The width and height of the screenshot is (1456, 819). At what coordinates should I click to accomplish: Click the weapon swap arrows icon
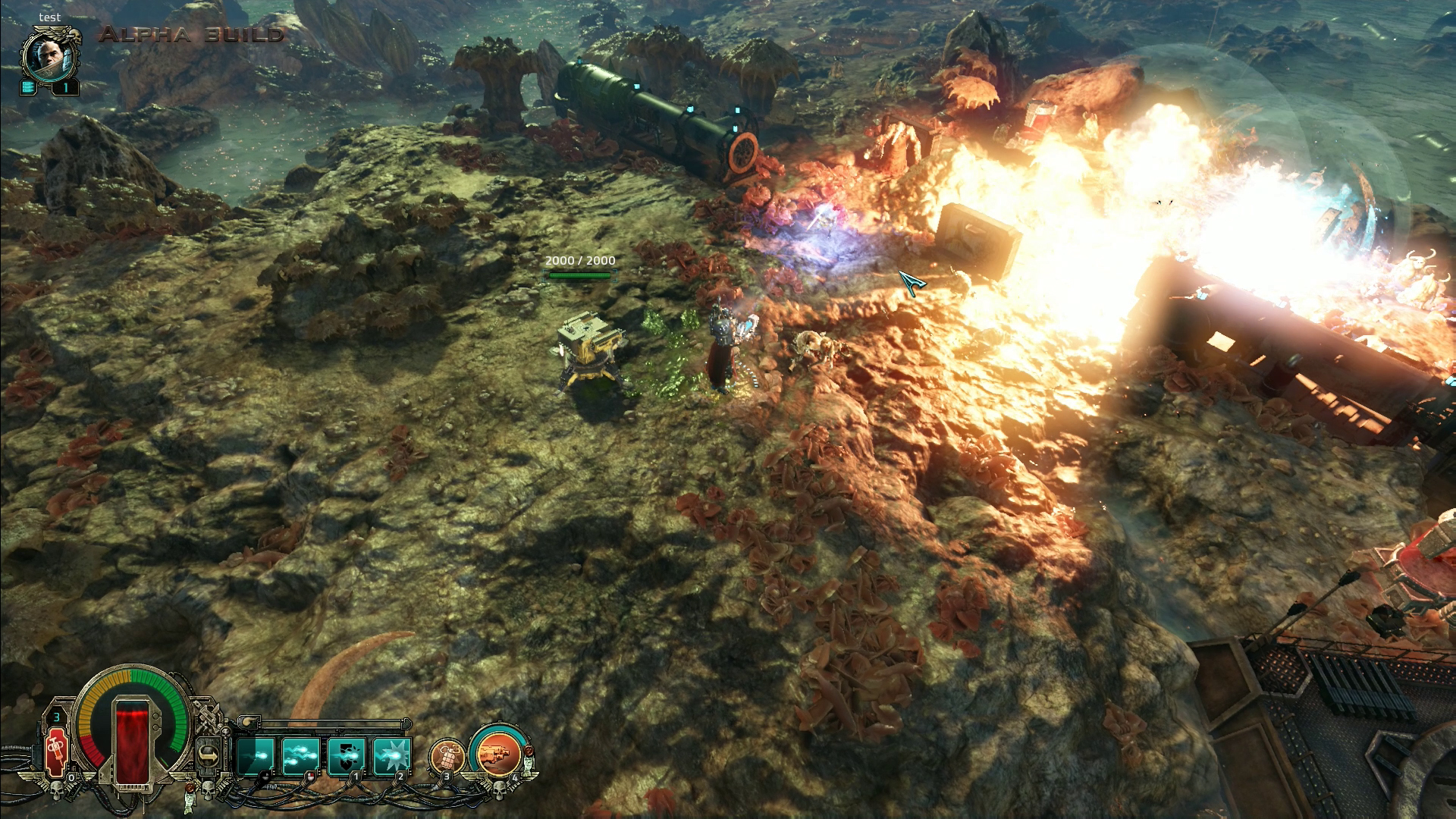pyautogui.click(x=209, y=754)
